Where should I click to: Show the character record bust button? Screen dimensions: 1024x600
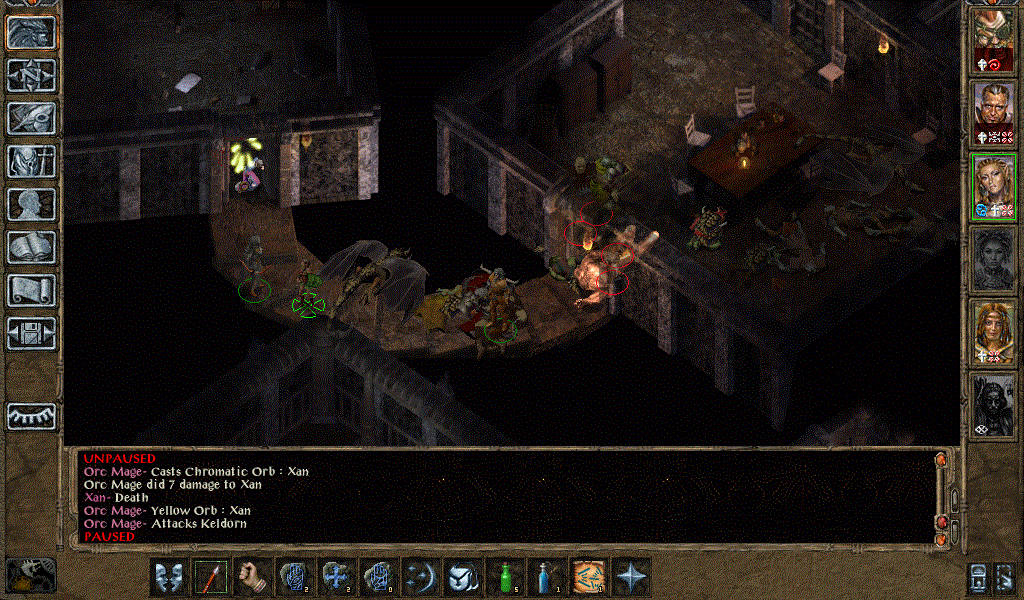pyautogui.click(x=31, y=204)
